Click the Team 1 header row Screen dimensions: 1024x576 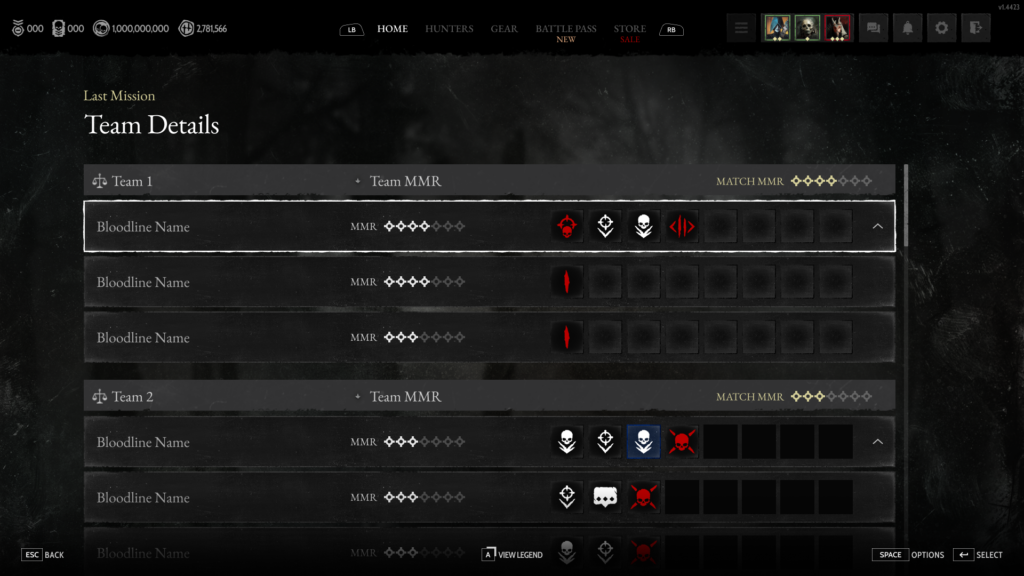pyautogui.click(x=489, y=181)
